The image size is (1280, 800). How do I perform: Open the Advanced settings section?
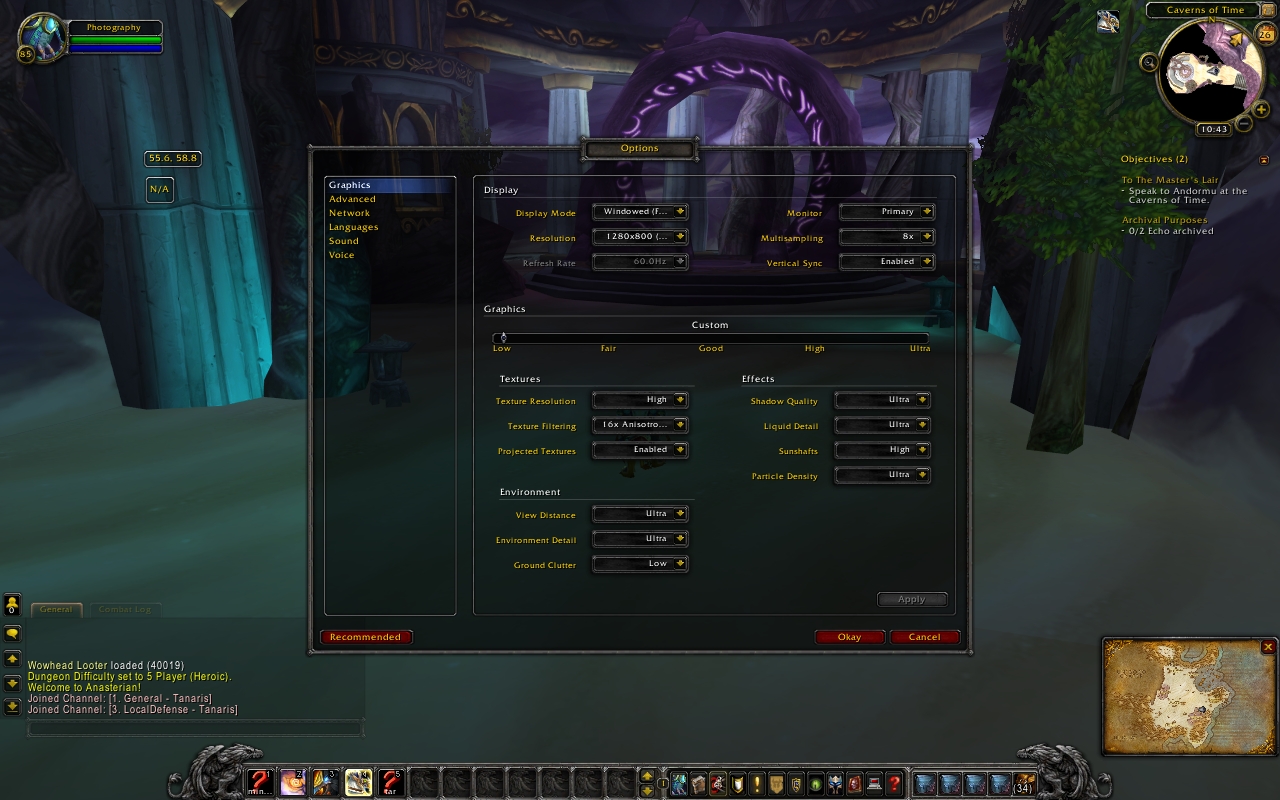352,199
